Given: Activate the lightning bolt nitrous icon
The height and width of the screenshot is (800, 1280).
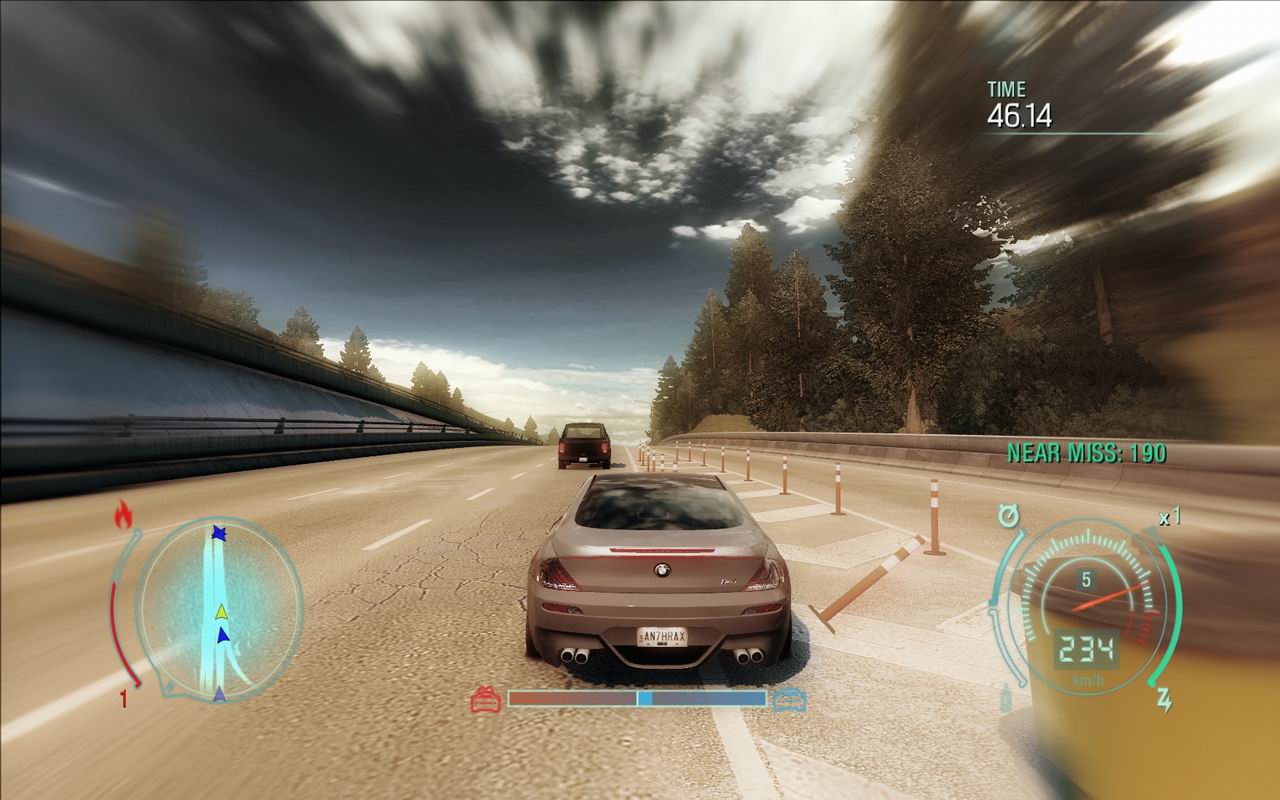Looking at the screenshot, I should click(1165, 700).
